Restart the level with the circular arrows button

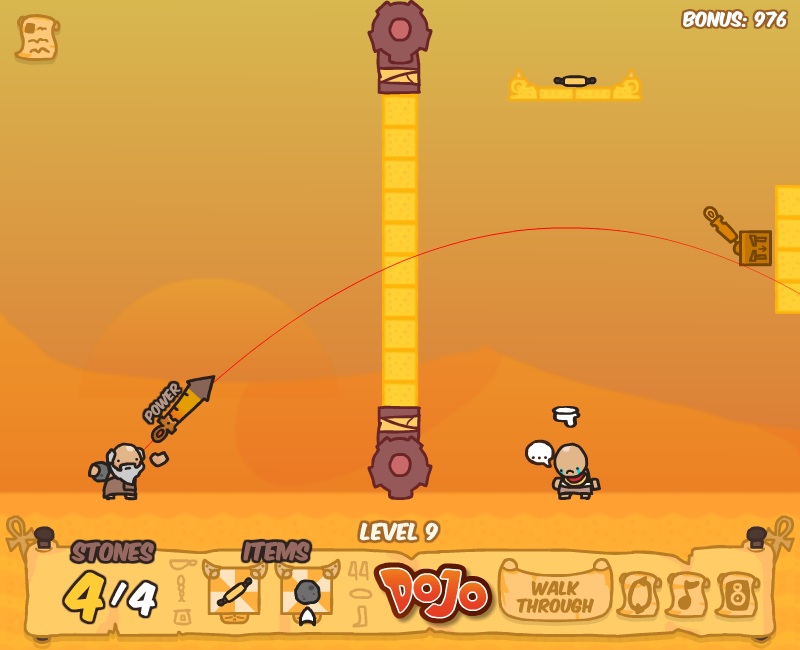coord(637,595)
